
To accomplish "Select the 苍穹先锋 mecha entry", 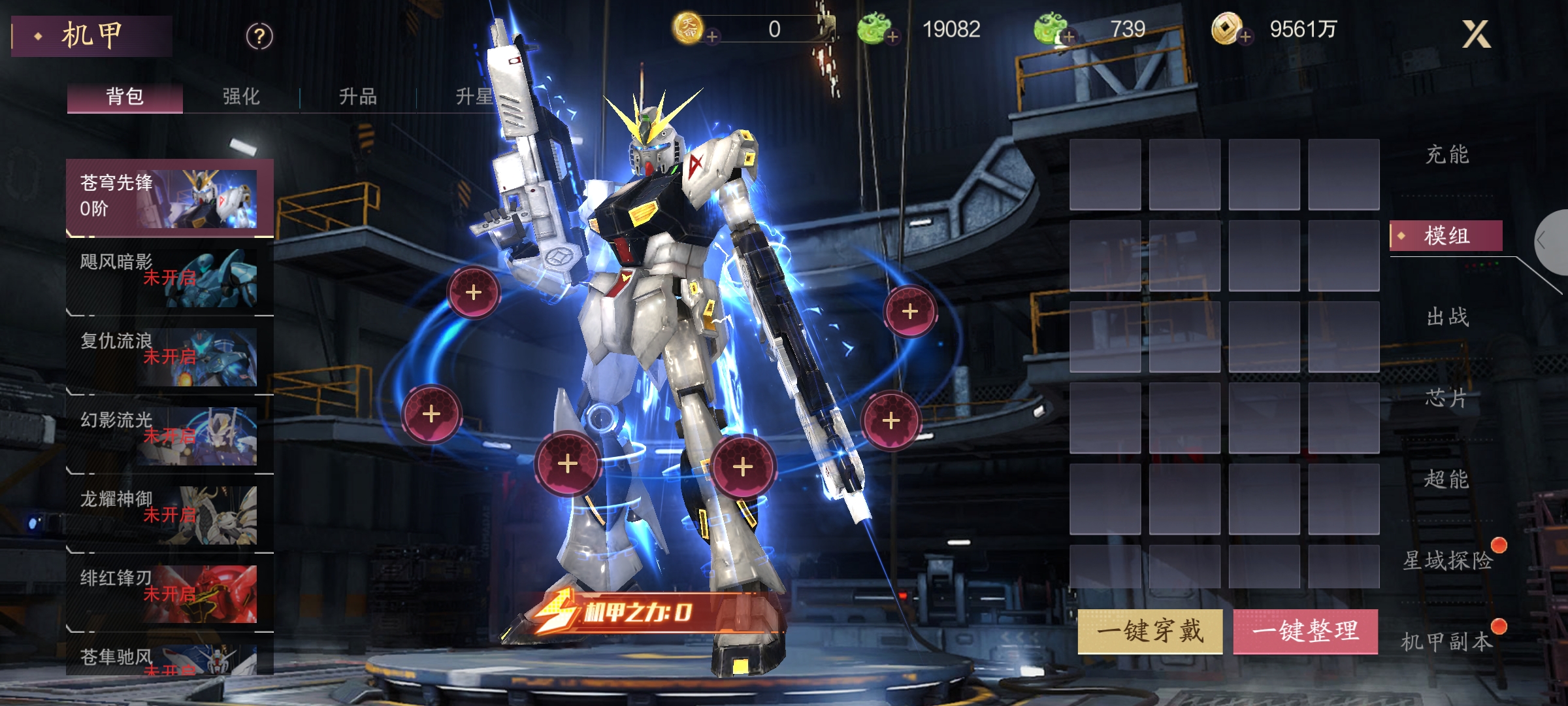I will click(x=169, y=197).
